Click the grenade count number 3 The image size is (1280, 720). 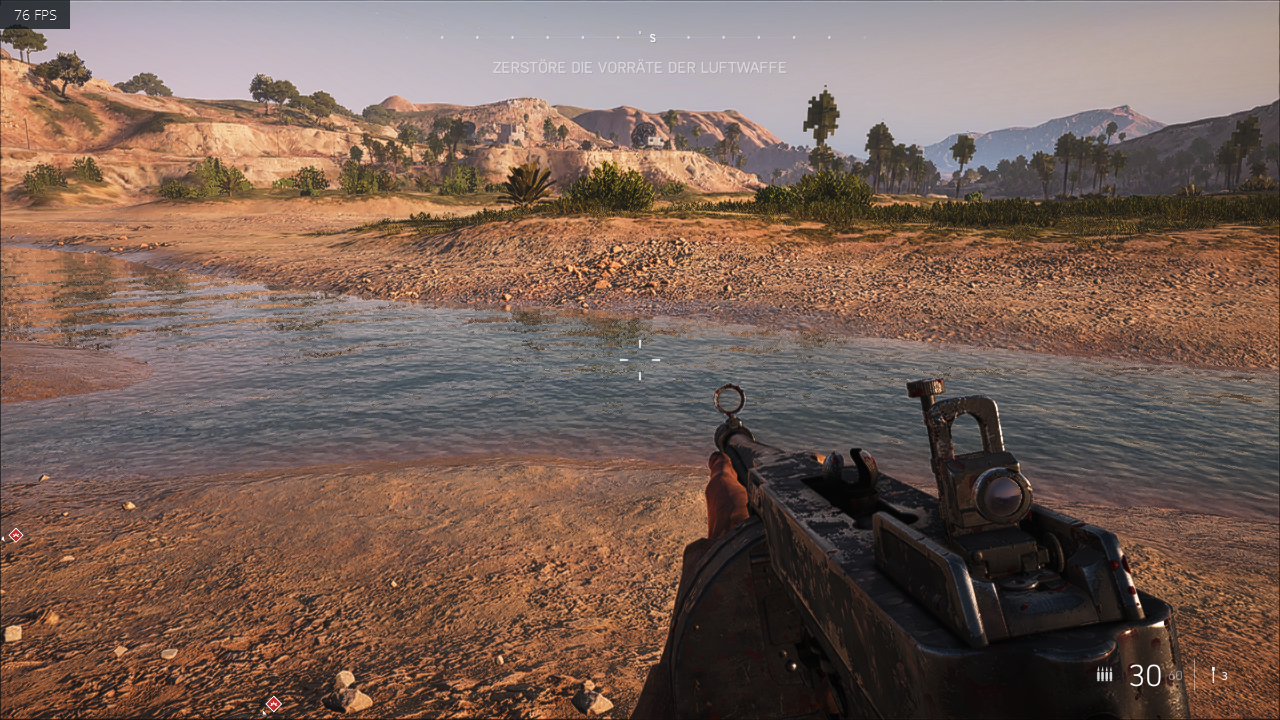point(1226,675)
